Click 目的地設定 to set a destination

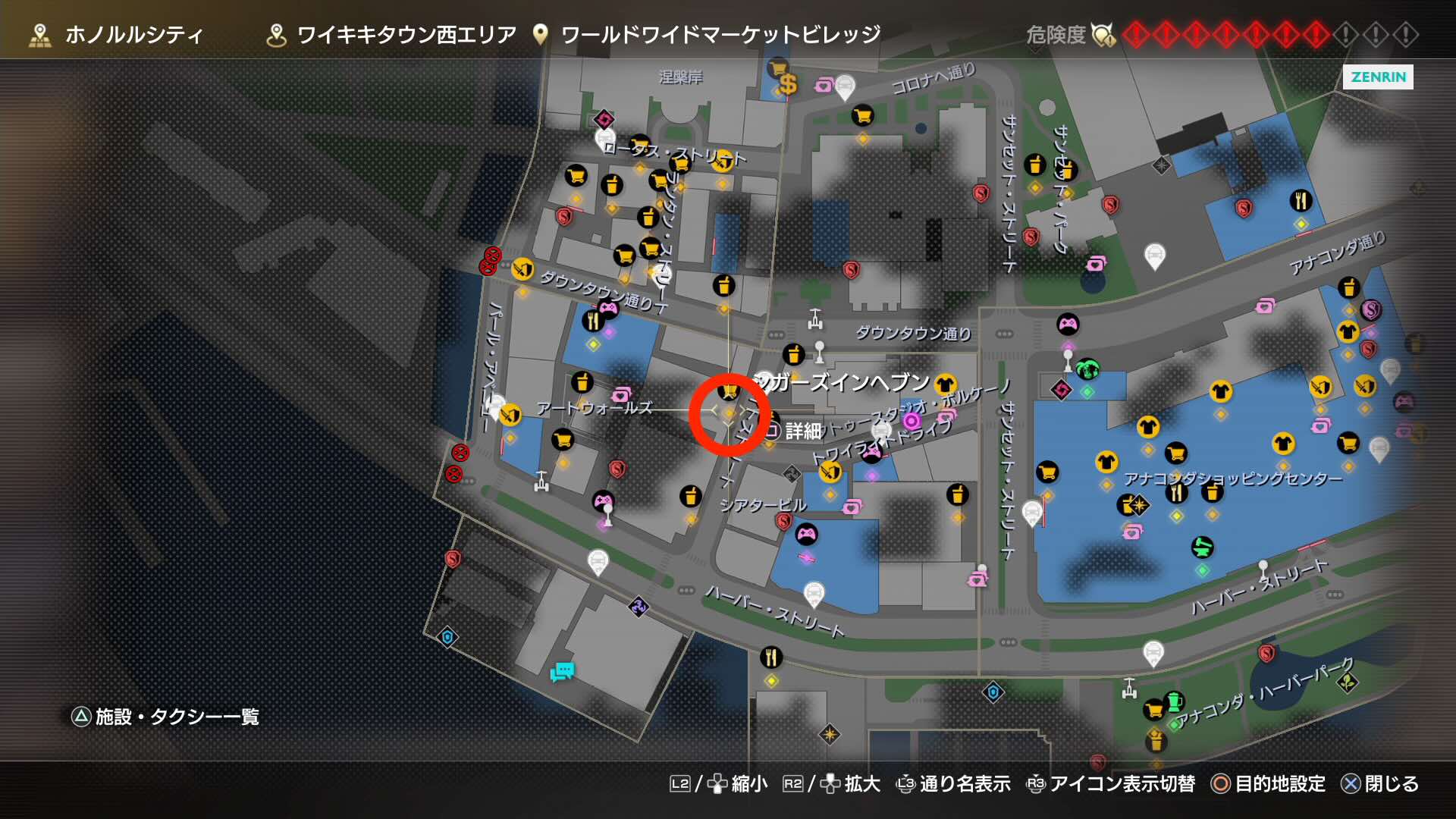click(1282, 785)
